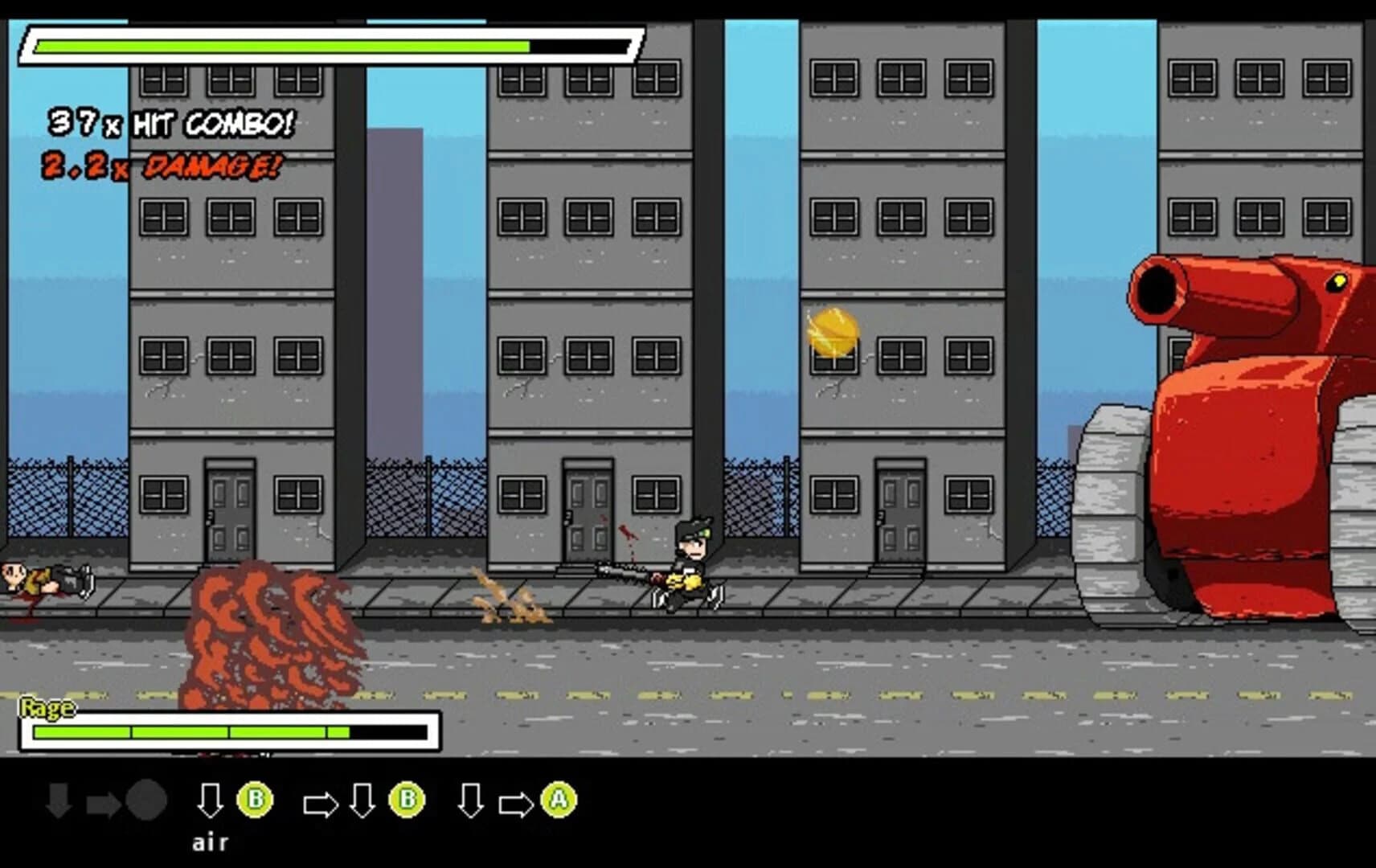The image size is (1376, 868).
Task: Click the down arrow preceding the A button combo
Action: (x=470, y=800)
